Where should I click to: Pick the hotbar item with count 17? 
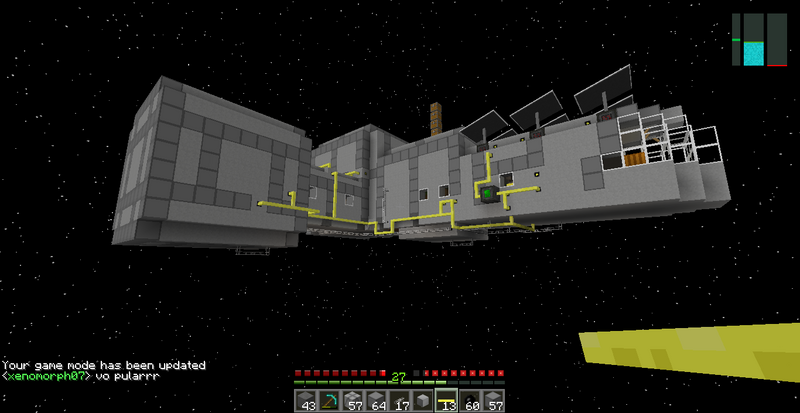pos(399,402)
